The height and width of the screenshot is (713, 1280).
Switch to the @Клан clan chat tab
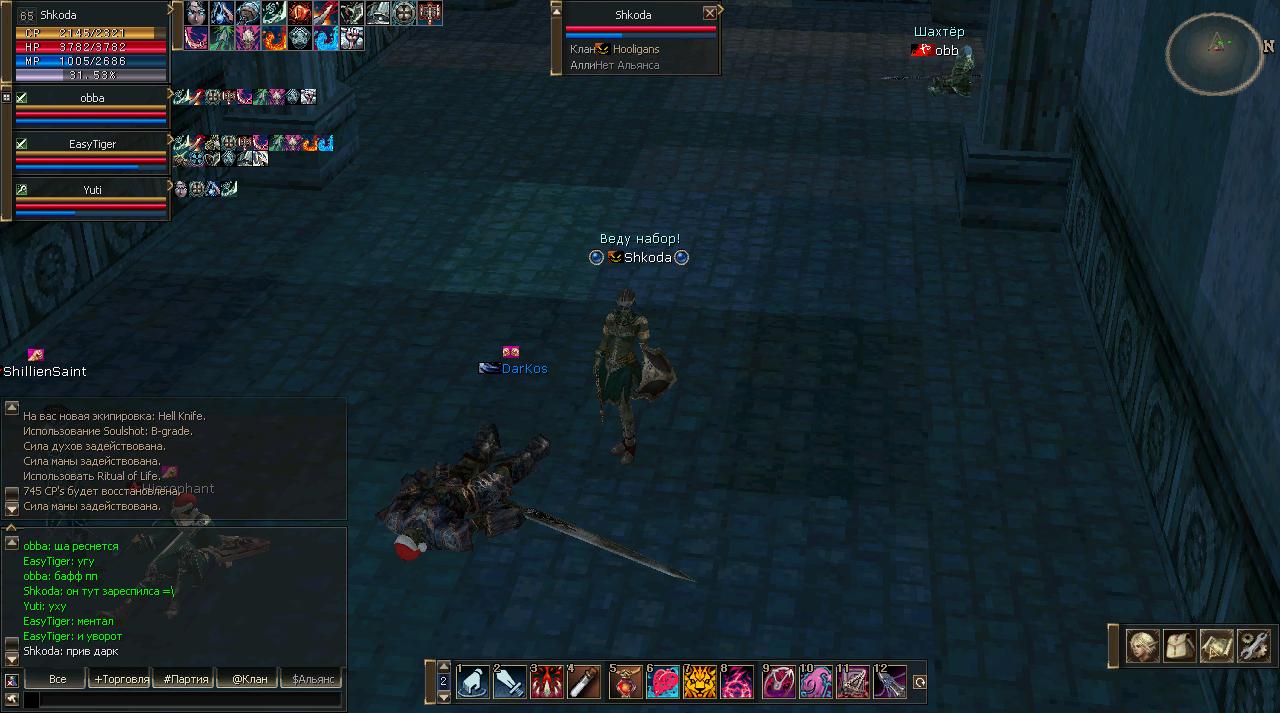point(249,679)
